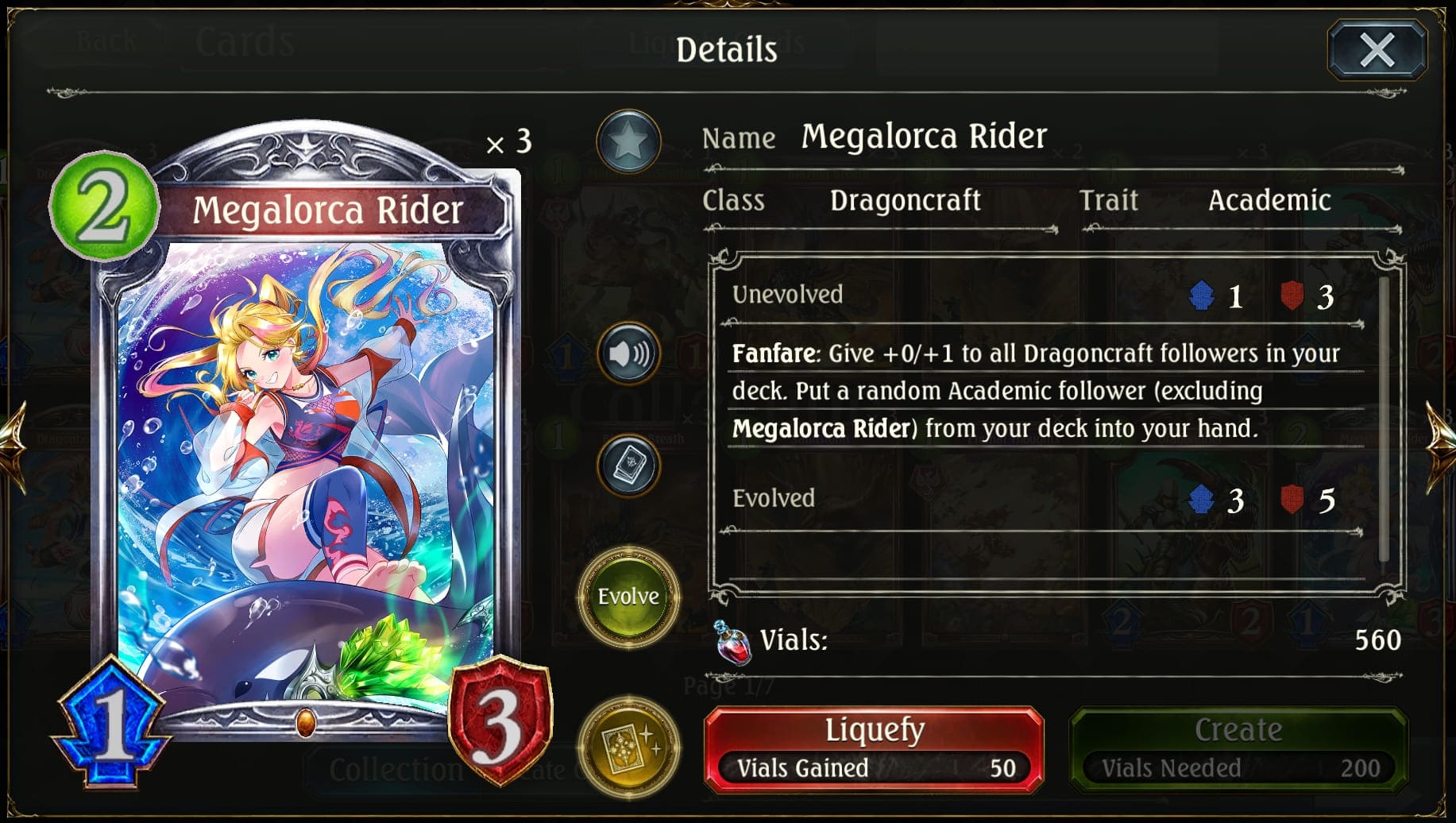
Task: Toggle the favorite star for Megalorca Rider
Action: 628,141
